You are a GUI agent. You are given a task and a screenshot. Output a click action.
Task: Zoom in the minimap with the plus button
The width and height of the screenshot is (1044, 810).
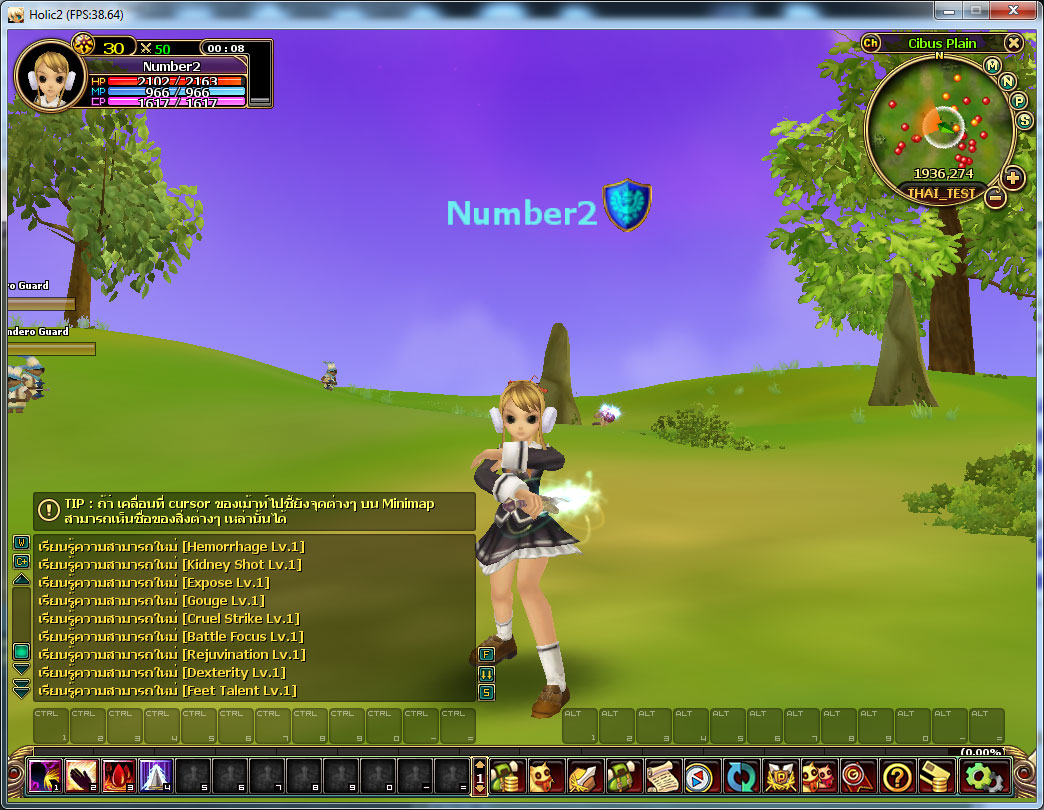(1013, 178)
